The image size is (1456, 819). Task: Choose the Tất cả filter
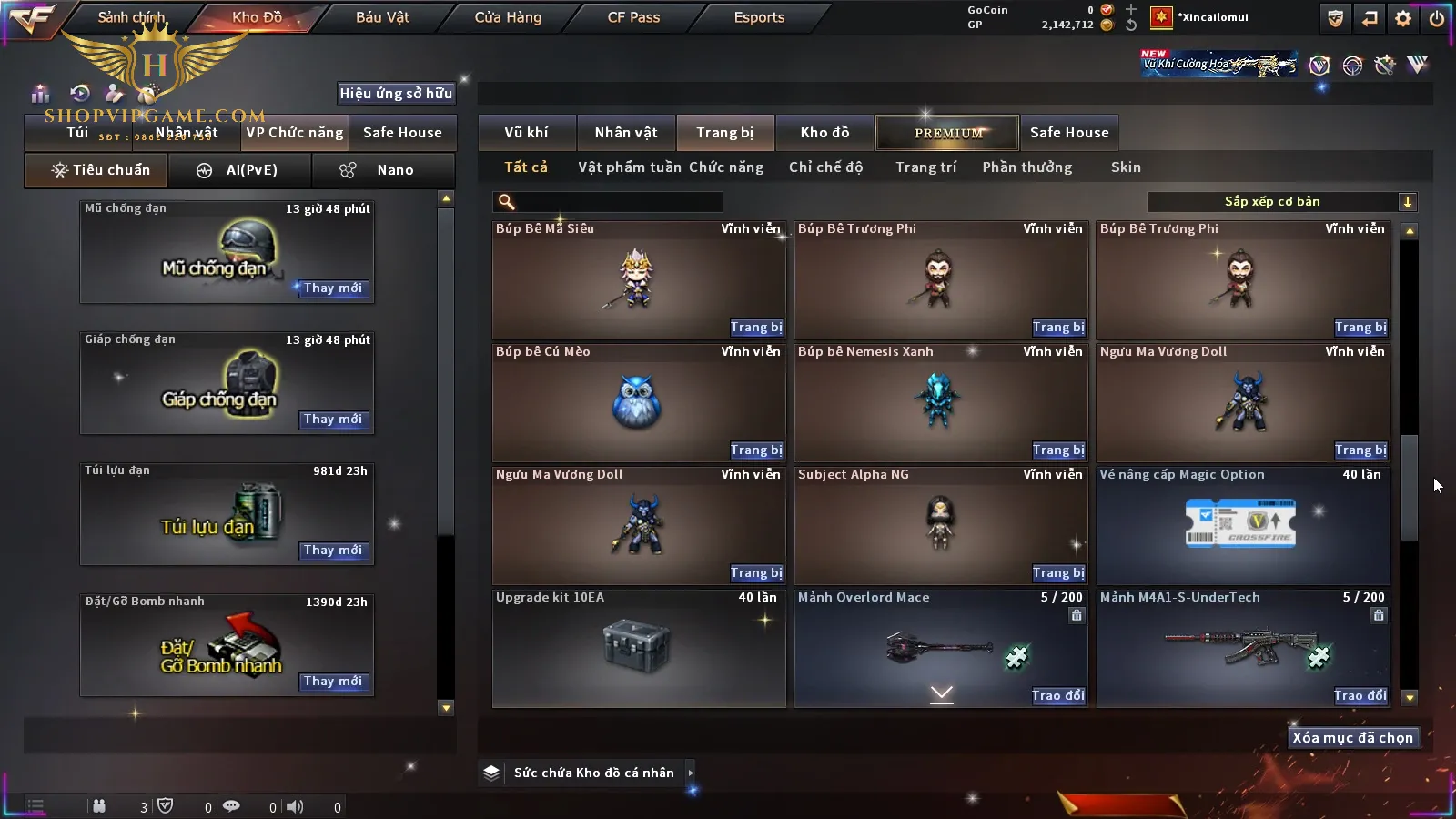click(x=526, y=167)
